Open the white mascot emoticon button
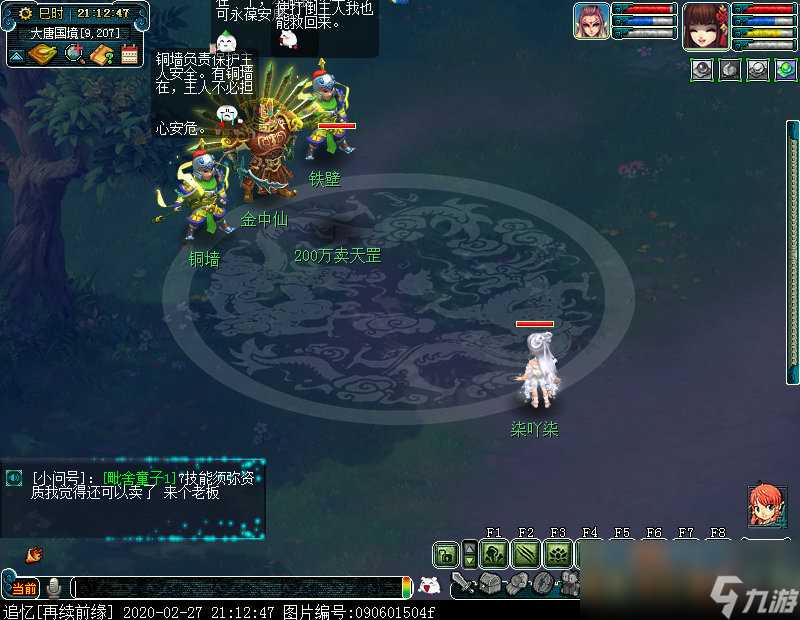 click(429, 587)
